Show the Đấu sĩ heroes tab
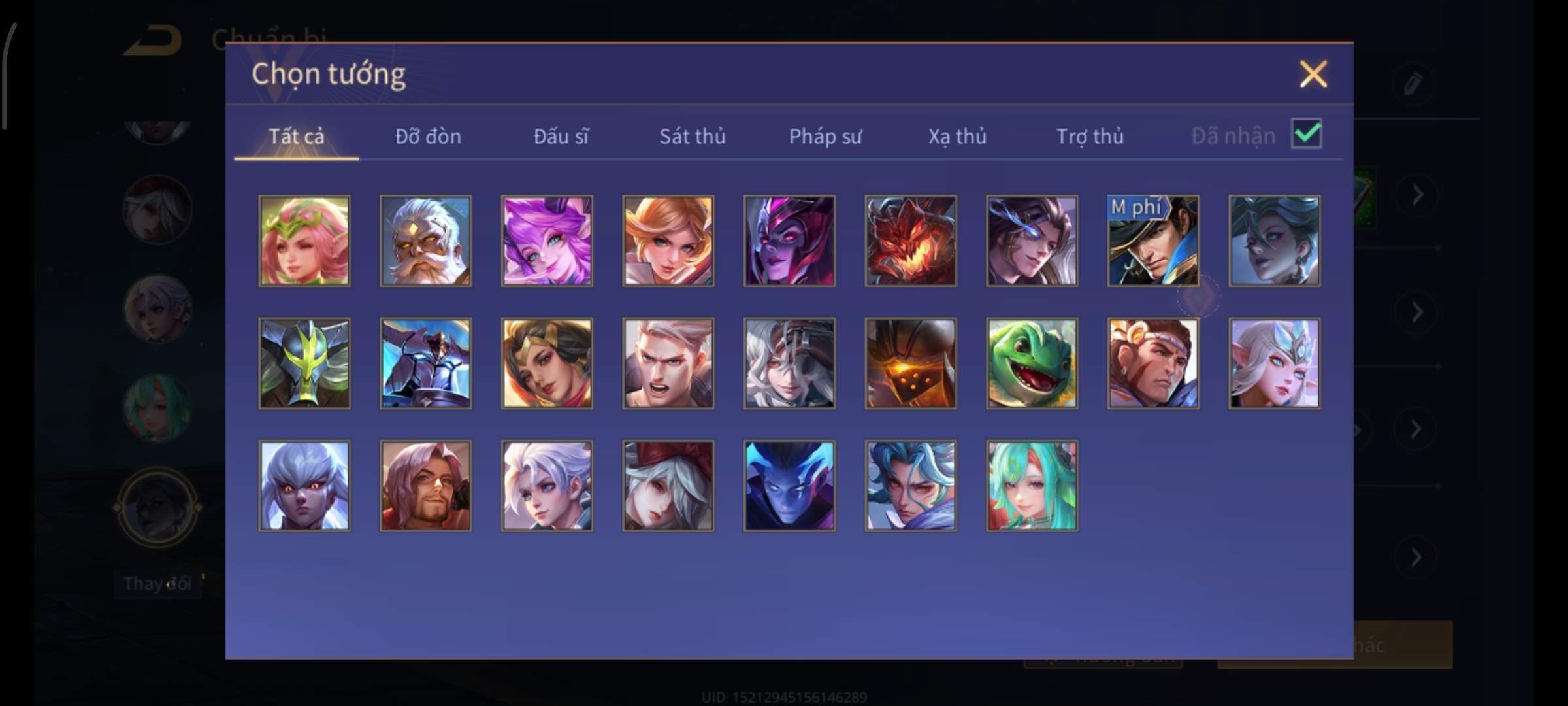 [561, 136]
